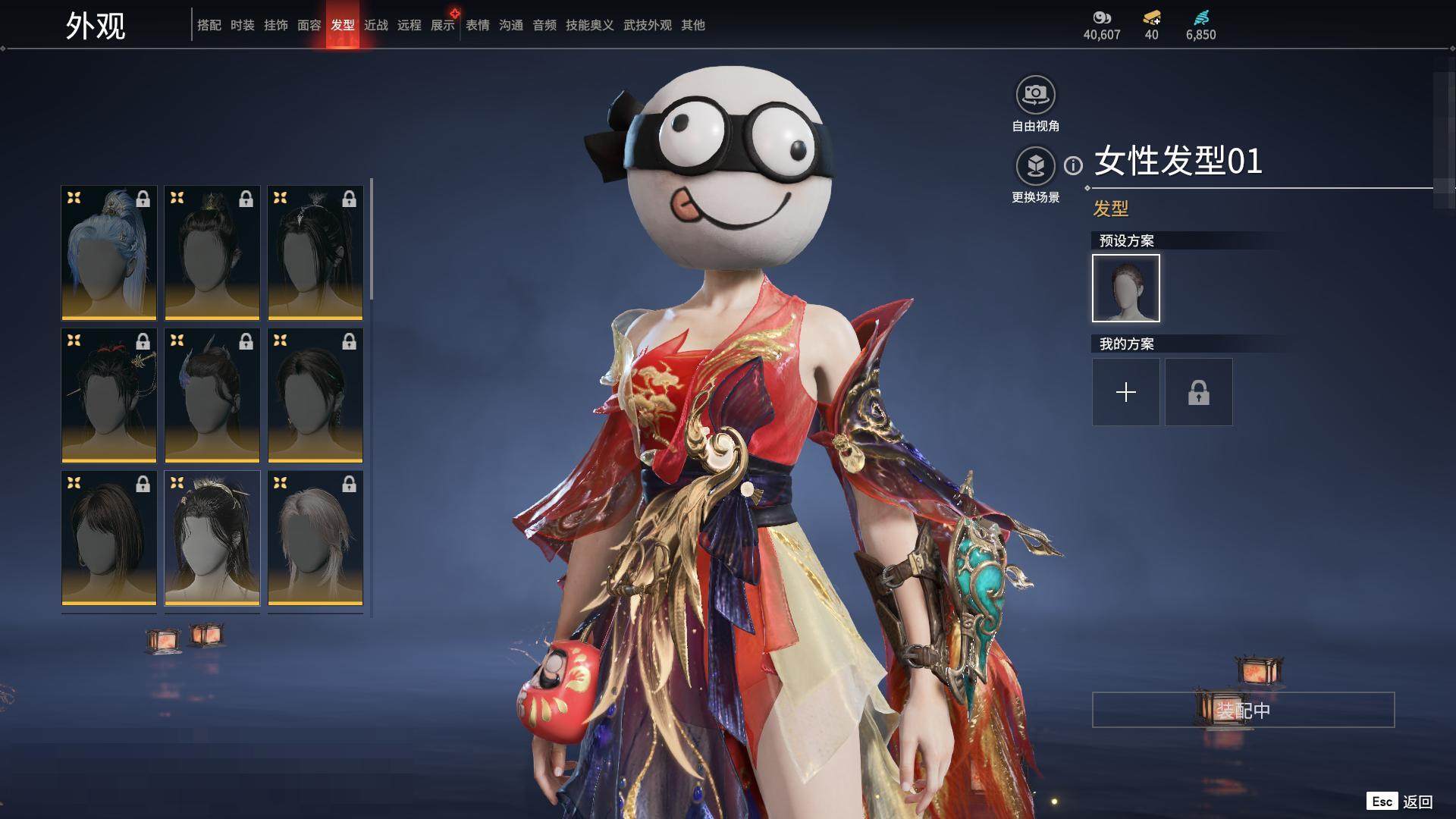Add a new custom scheme with plus
1456x819 pixels.
tap(1125, 392)
